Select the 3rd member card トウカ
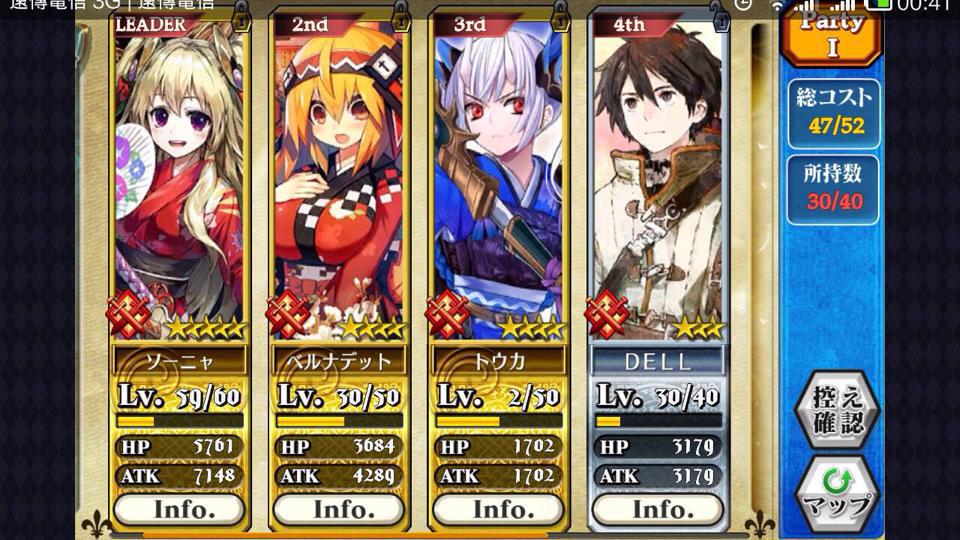The height and width of the screenshot is (540, 960). click(x=499, y=180)
